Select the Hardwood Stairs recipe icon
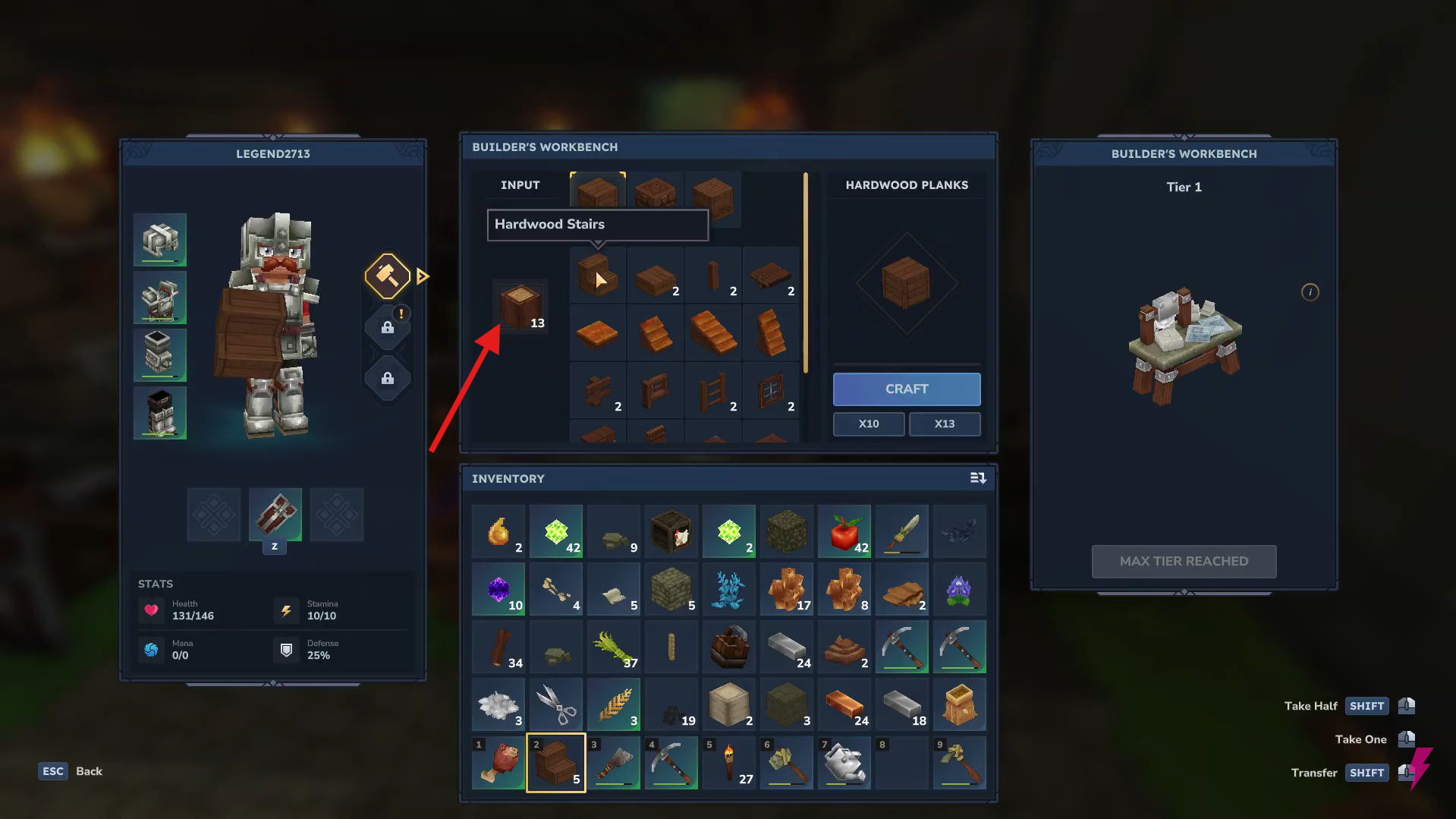The height and width of the screenshot is (819, 1456). [x=597, y=275]
